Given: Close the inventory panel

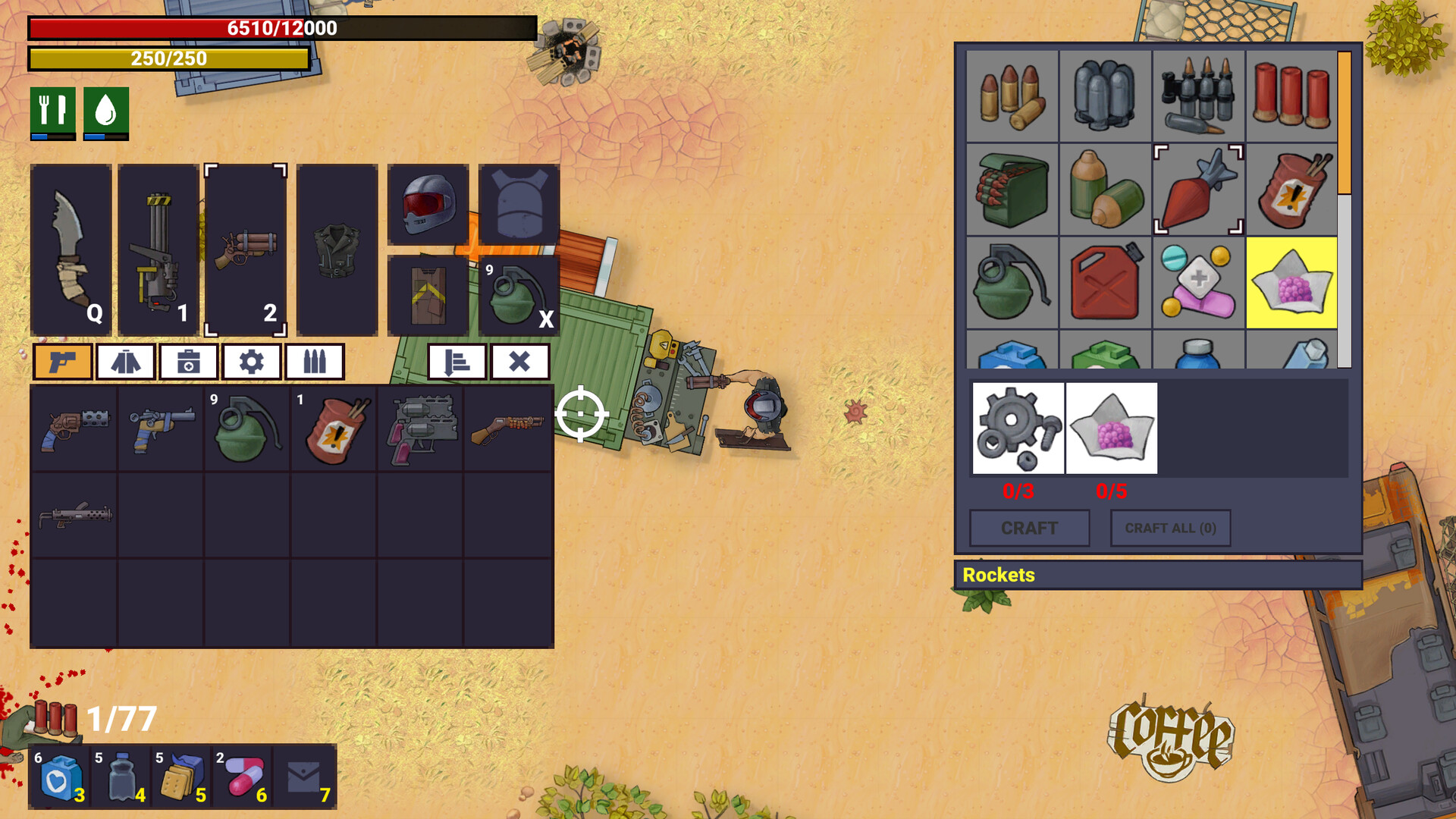Looking at the screenshot, I should [519, 361].
